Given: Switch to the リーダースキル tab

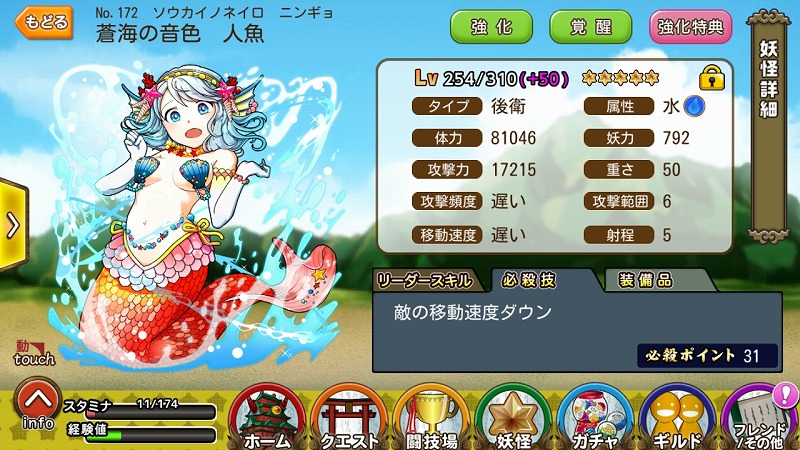Looking at the screenshot, I should point(431,280).
